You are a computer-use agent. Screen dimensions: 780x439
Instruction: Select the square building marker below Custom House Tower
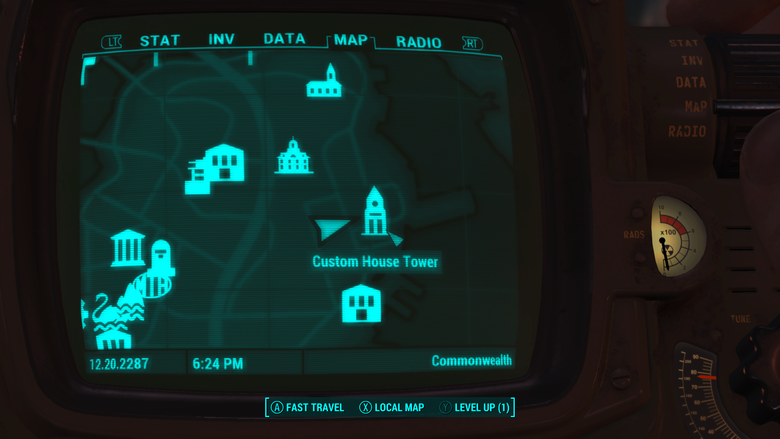361,302
